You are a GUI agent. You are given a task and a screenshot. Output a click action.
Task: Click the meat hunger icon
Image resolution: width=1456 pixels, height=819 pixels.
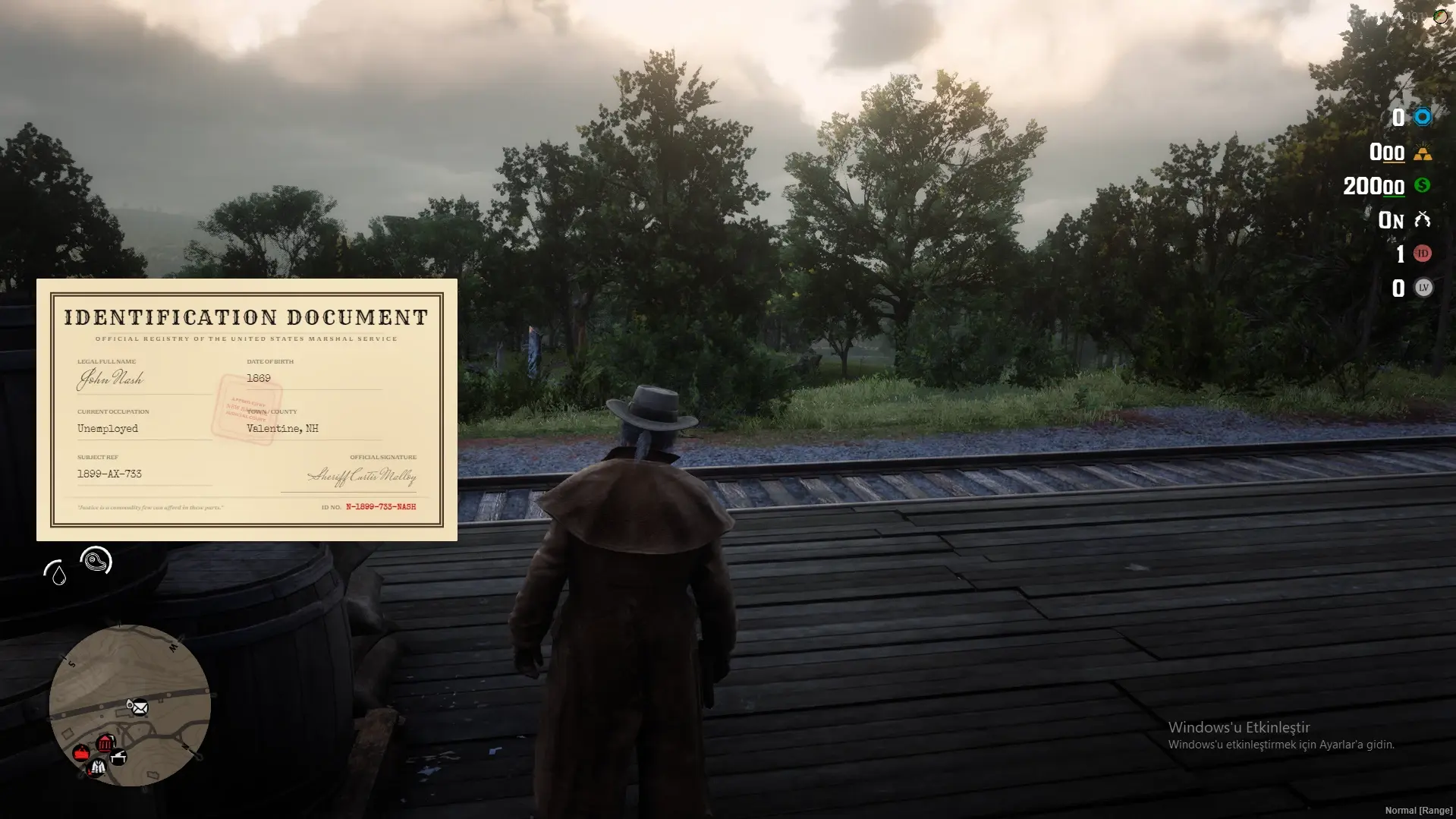[x=96, y=561]
